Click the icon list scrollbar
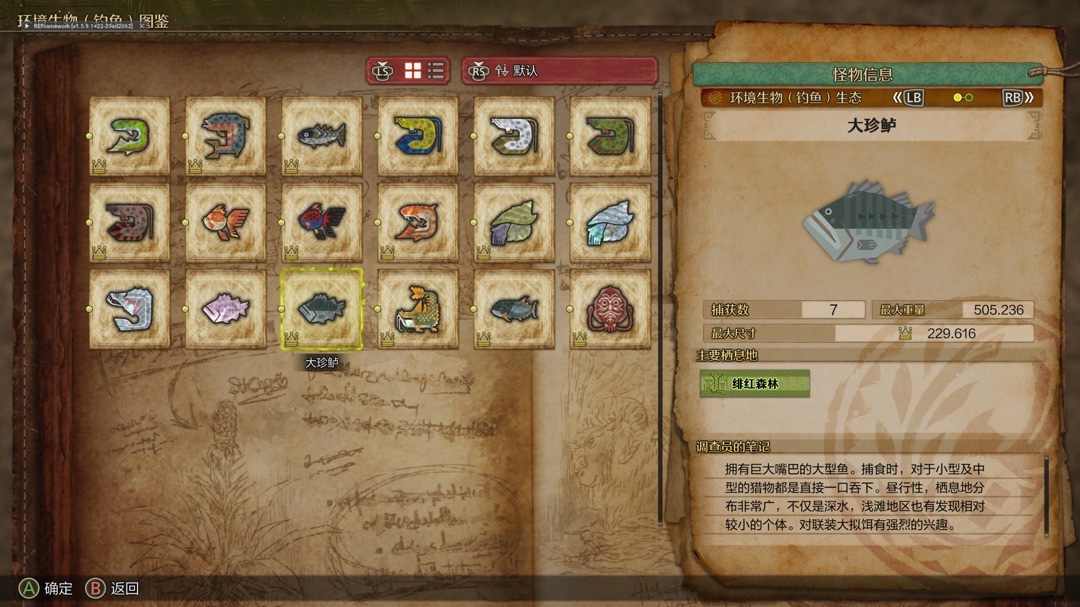Viewport: 1080px width, 607px height. (660, 310)
